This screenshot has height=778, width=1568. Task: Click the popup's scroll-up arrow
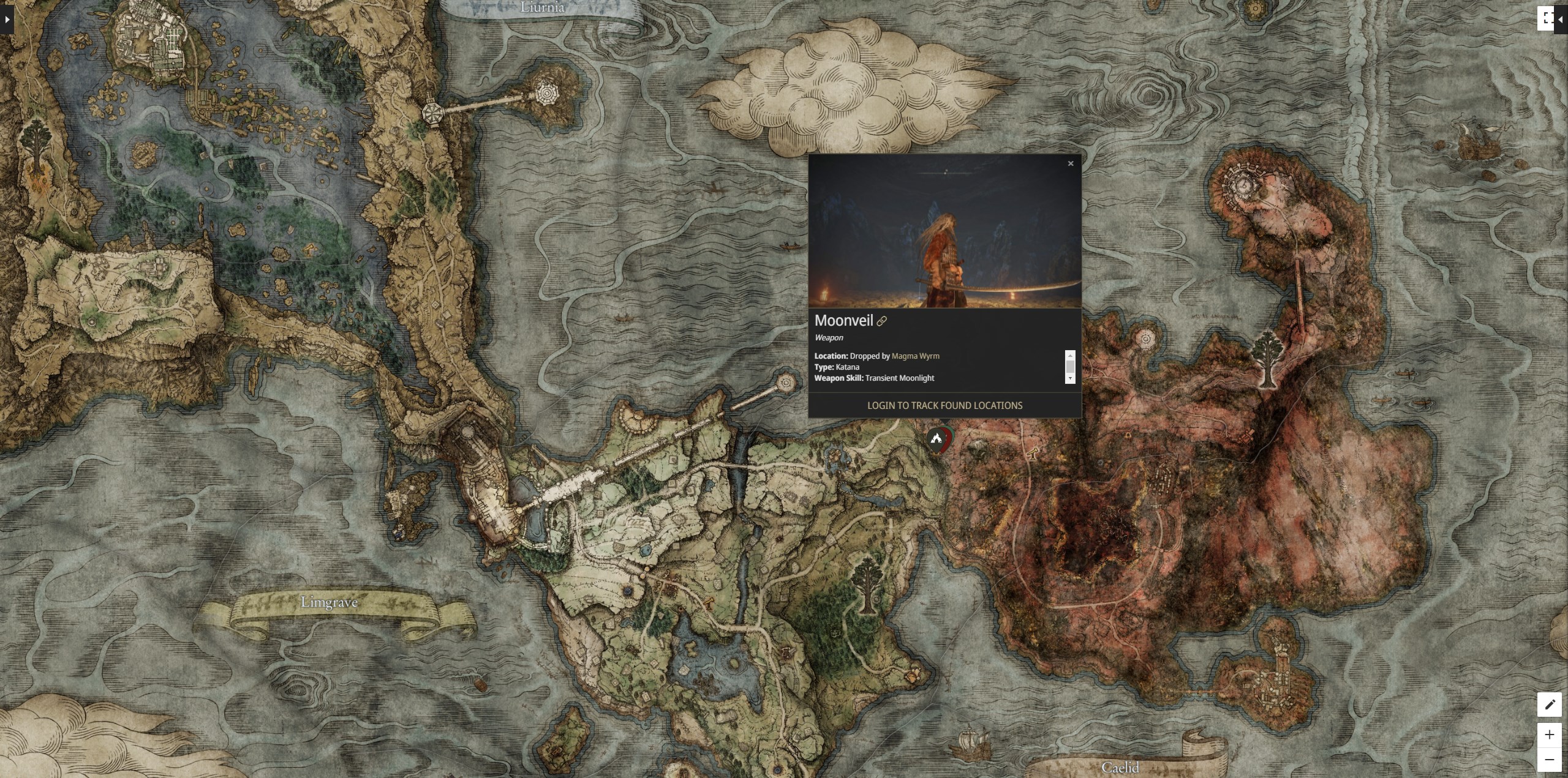coord(1070,355)
